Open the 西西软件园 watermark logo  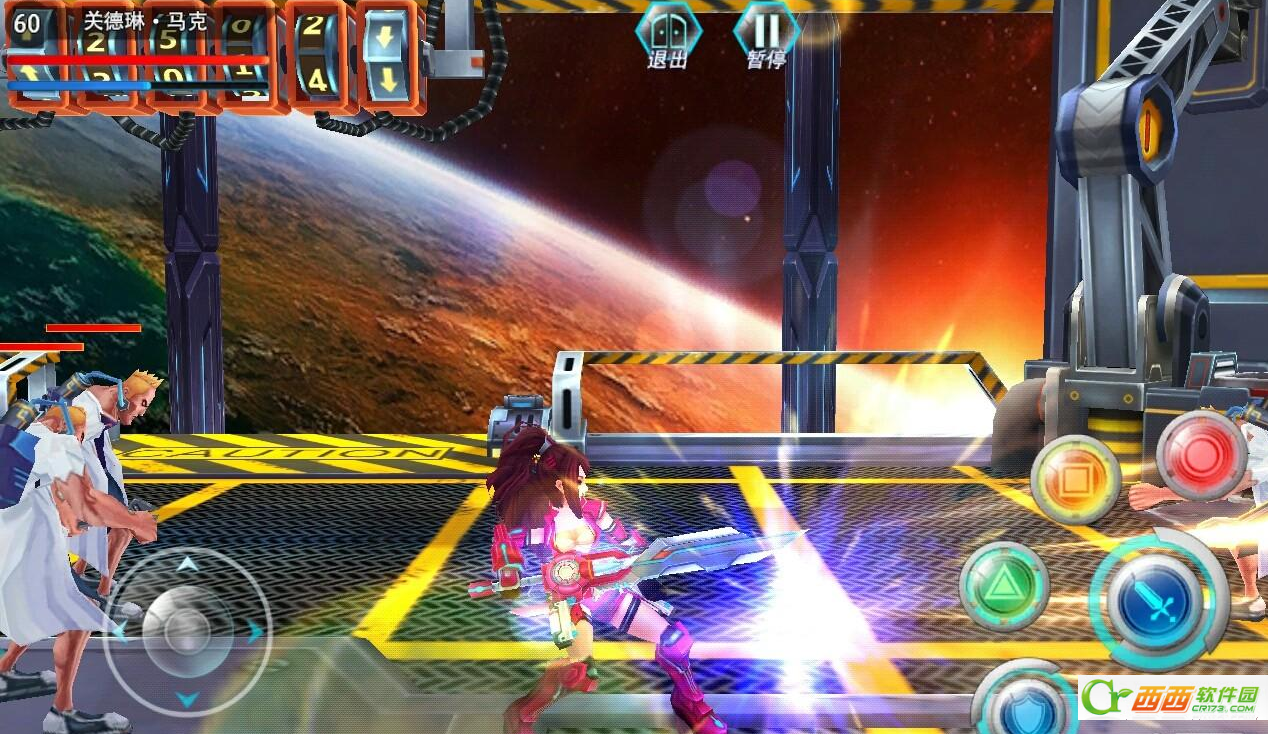[x=1172, y=698]
